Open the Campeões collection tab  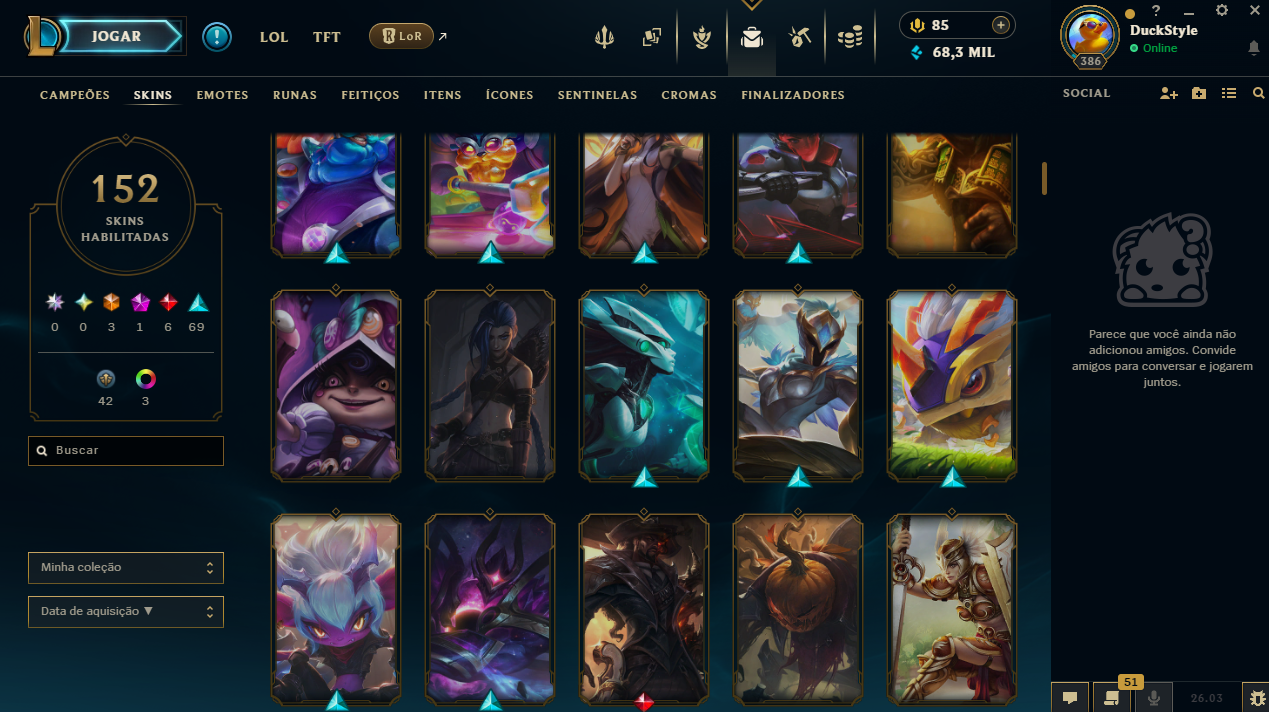[x=75, y=95]
